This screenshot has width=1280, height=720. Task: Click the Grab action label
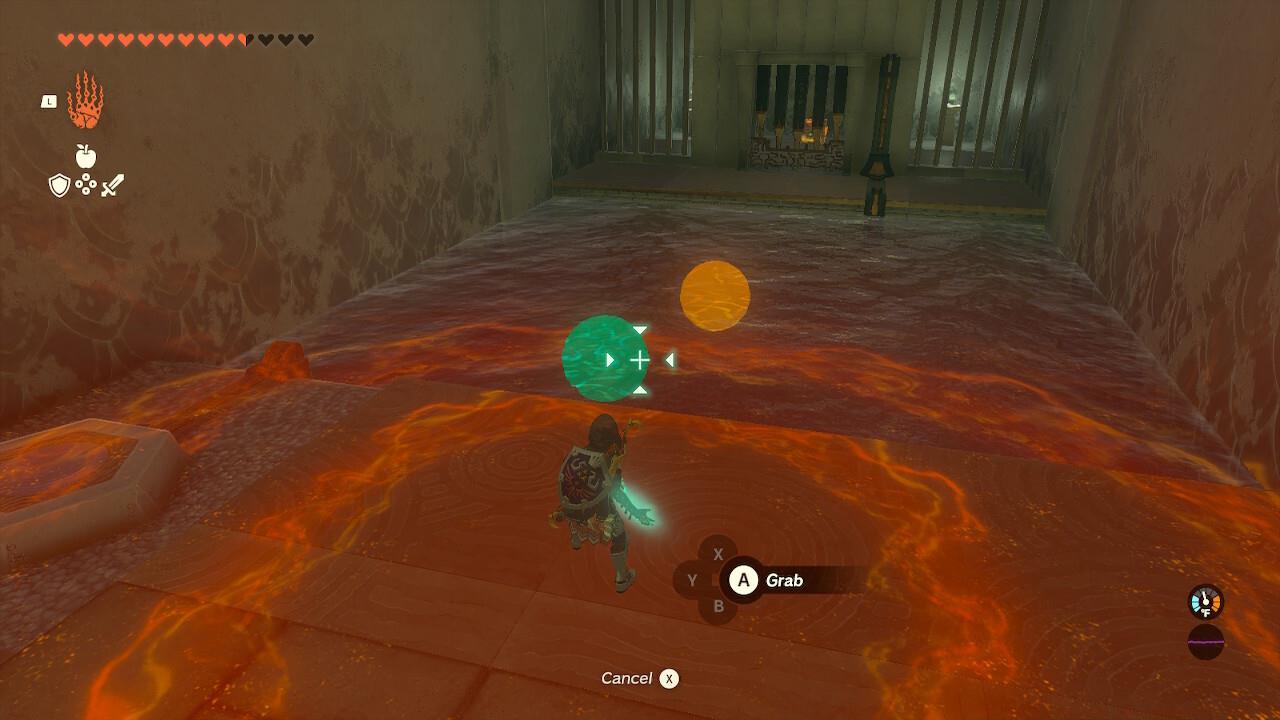coord(783,578)
